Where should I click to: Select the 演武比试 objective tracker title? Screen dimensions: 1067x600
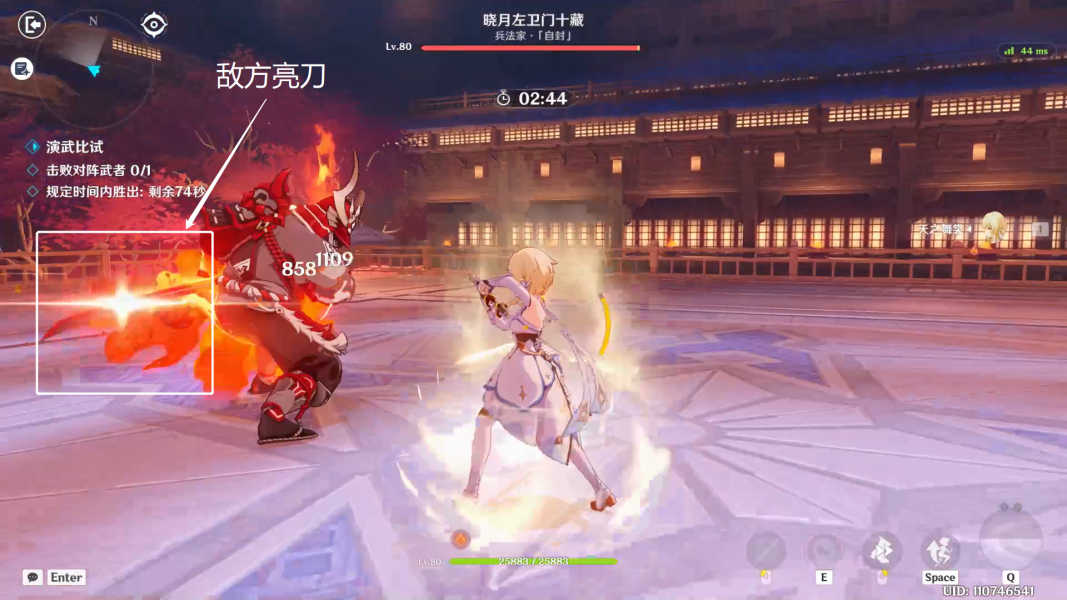[x=75, y=147]
